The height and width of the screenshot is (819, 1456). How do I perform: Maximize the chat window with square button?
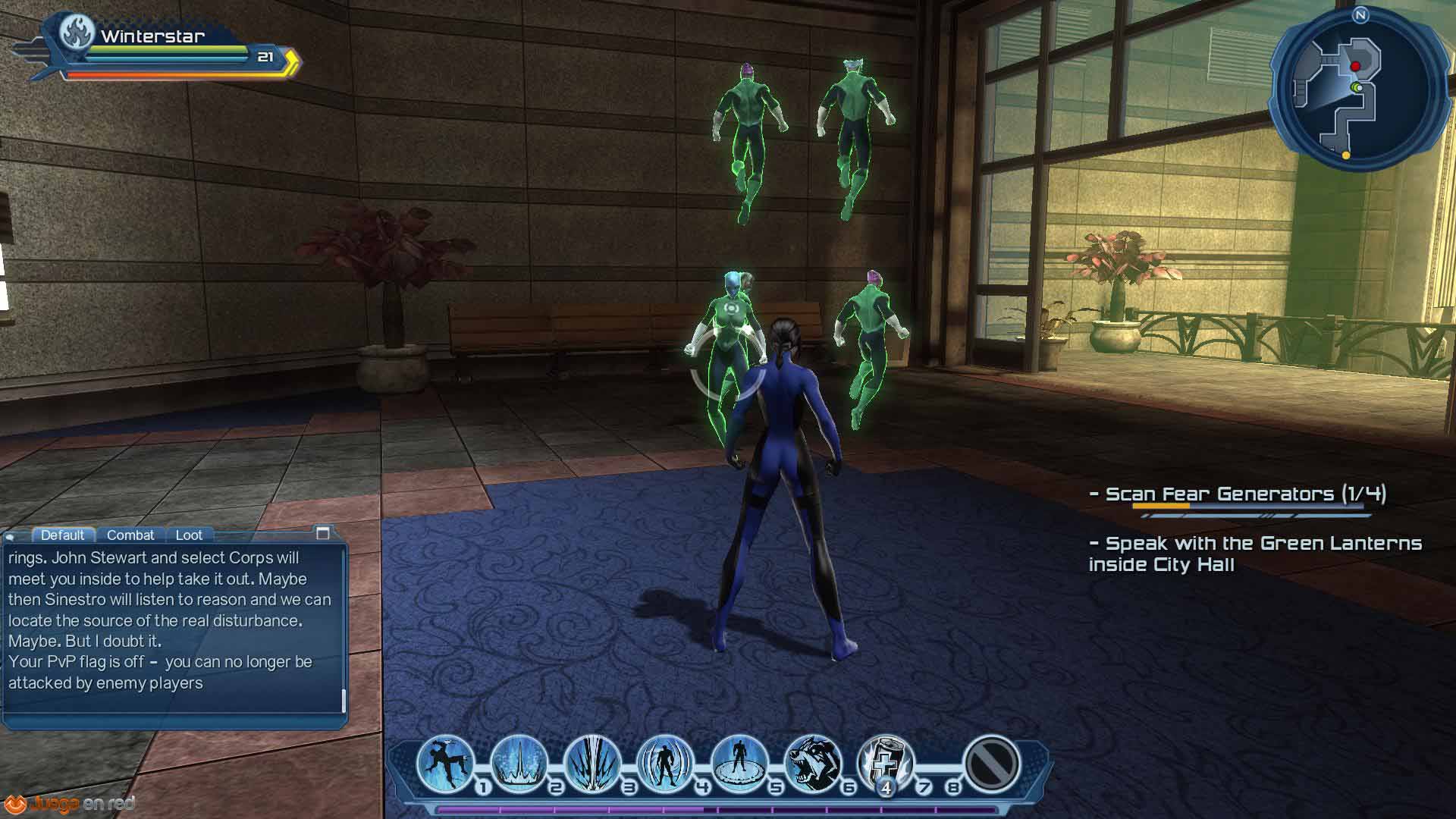(323, 533)
